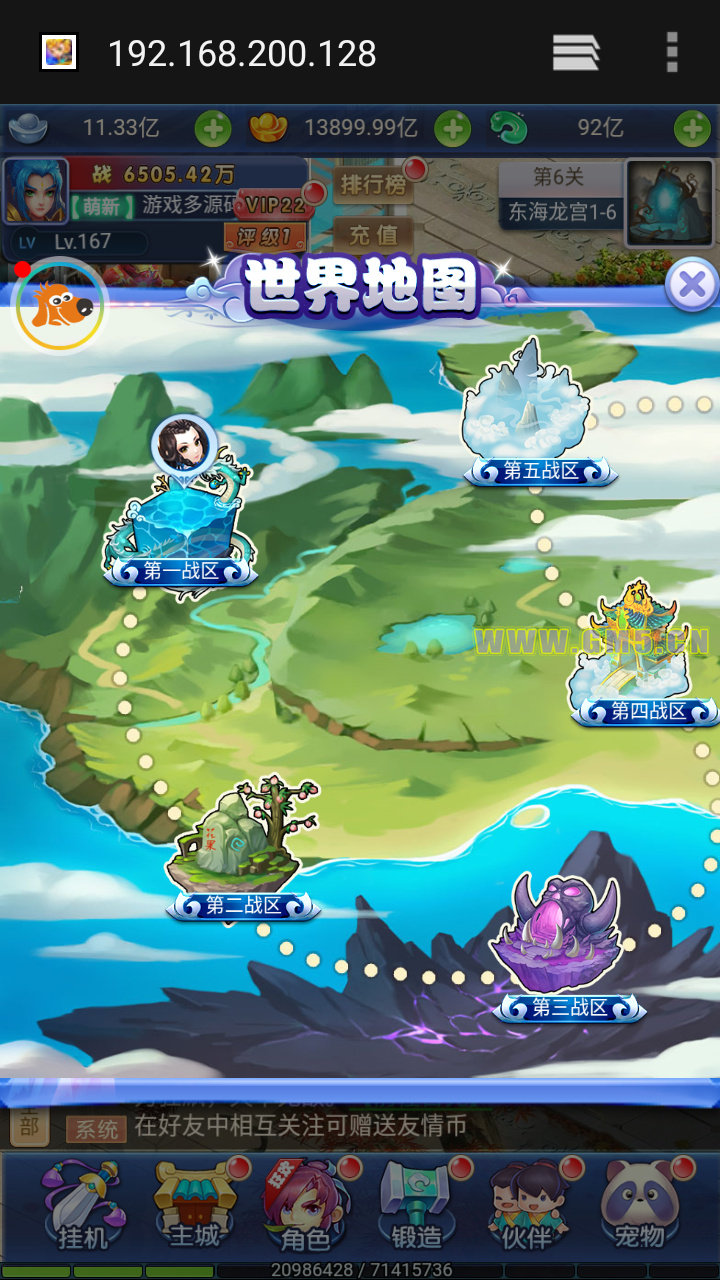Add silver ingots with the plus button
The image size is (720, 1280).
tap(212, 129)
